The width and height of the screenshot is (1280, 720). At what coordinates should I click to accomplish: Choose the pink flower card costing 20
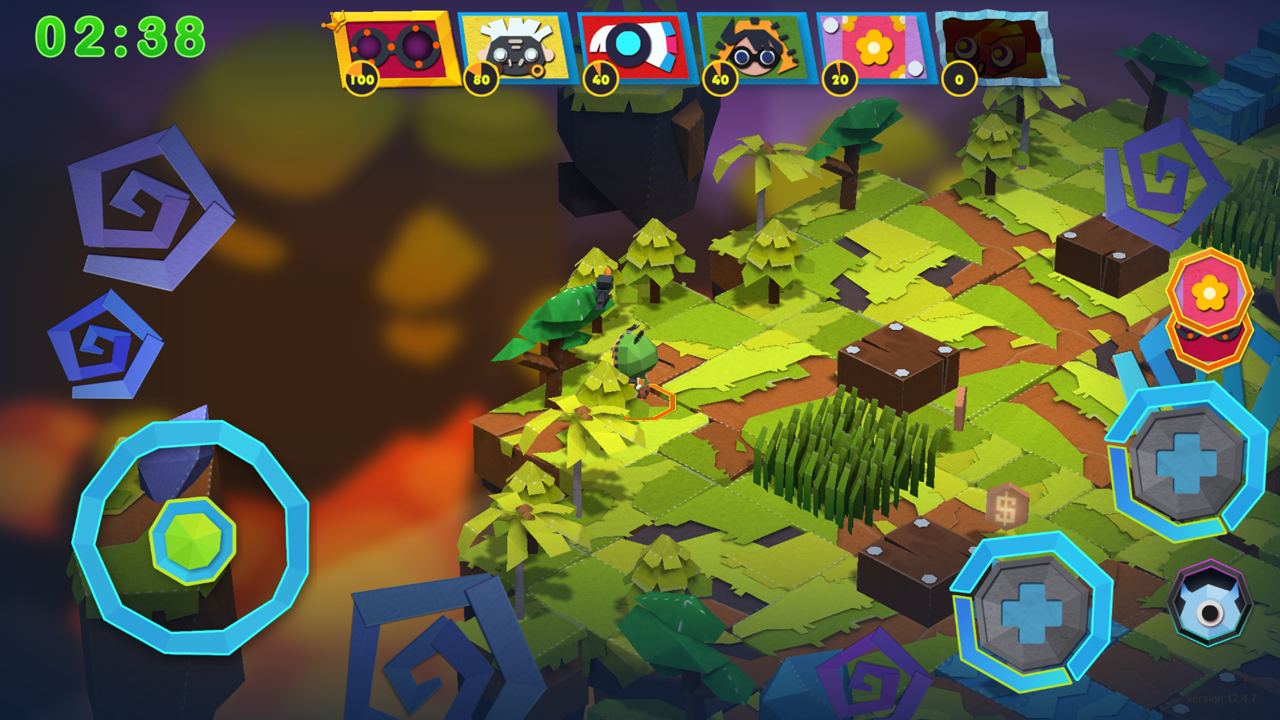click(870, 45)
